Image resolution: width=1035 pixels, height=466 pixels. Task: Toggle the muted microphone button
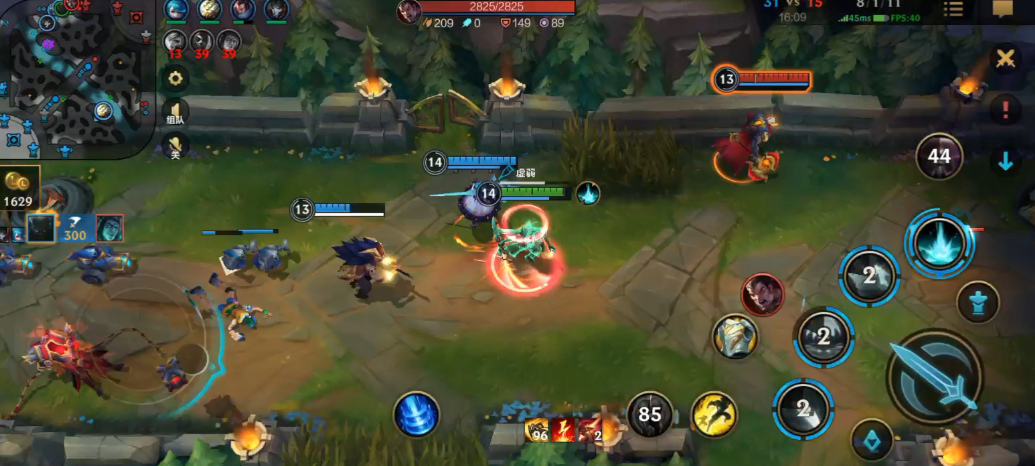(x=176, y=147)
